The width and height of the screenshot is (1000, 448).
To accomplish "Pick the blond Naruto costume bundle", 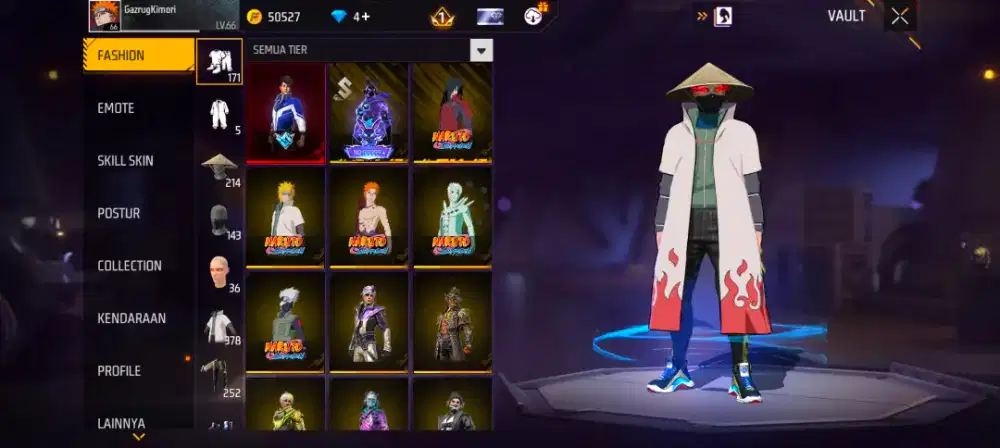I will click(286, 216).
